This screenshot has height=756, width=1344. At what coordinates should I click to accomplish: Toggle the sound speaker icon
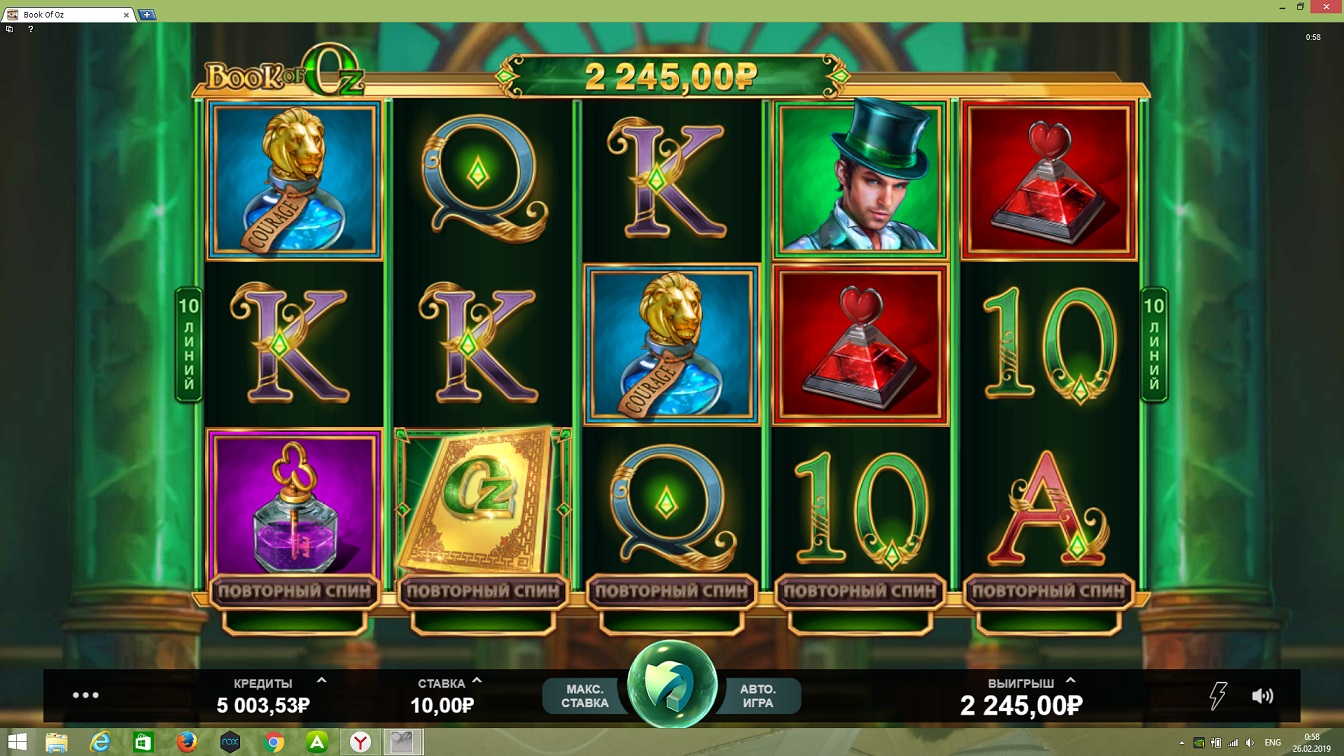click(1263, 696)
